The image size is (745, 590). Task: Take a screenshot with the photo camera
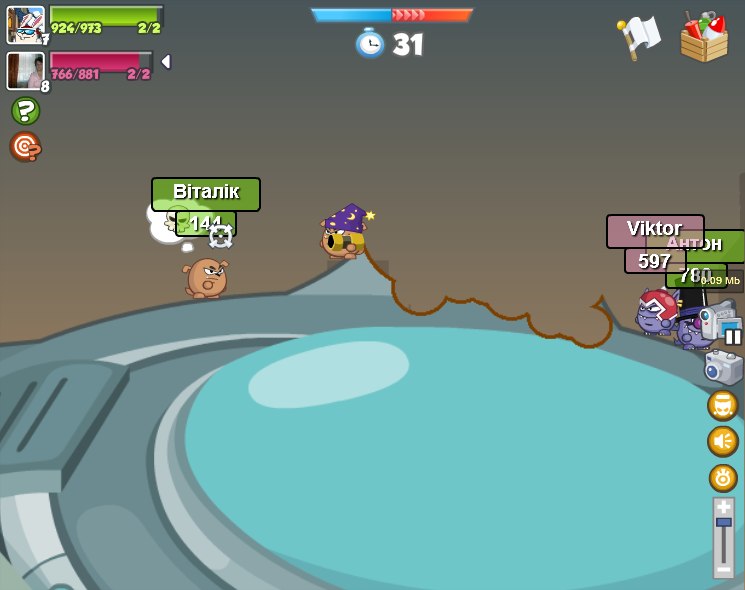point(722,367)
